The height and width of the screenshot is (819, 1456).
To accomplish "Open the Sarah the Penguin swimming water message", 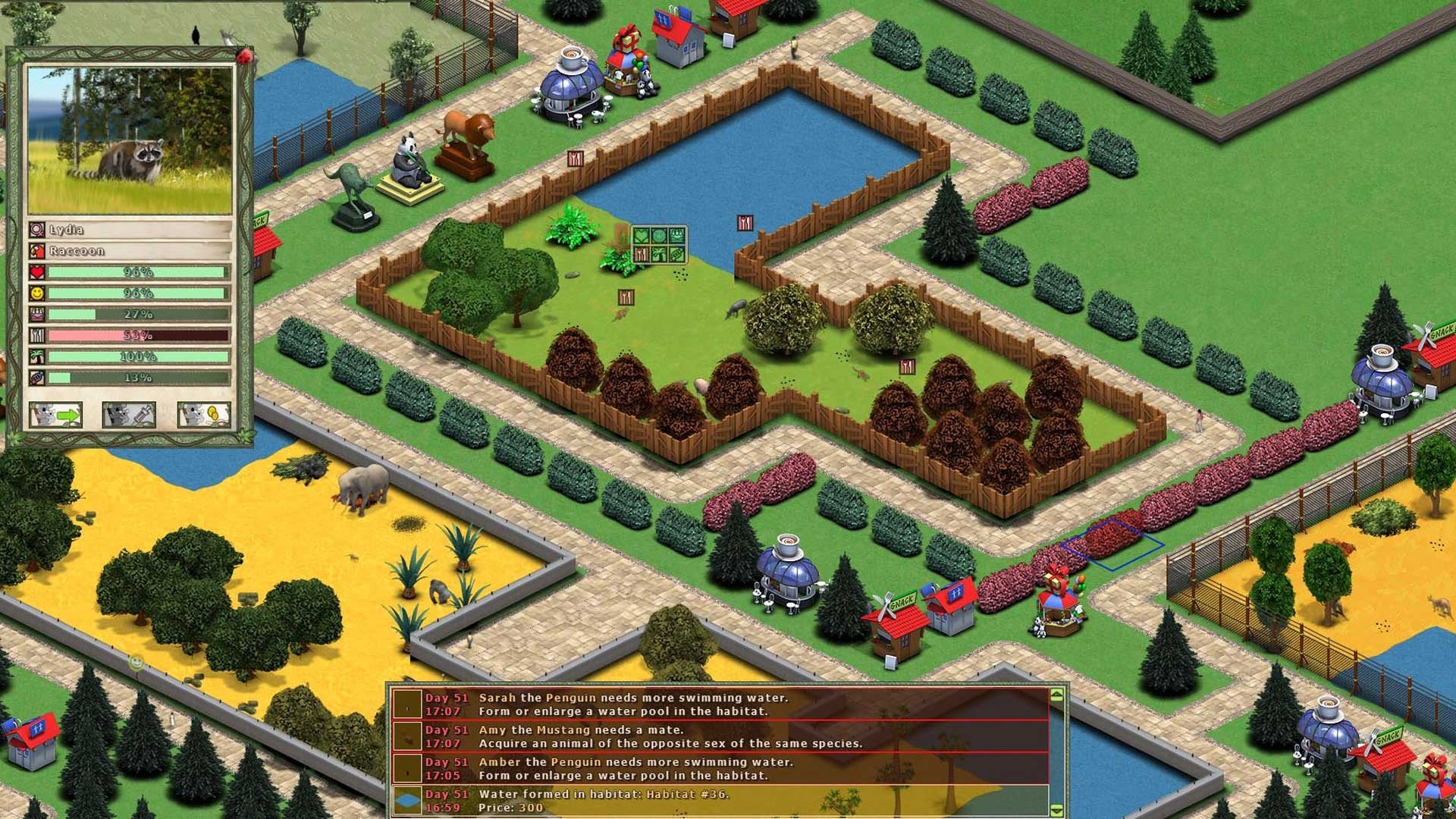I will pyautogui.click(x=720, y=704).
